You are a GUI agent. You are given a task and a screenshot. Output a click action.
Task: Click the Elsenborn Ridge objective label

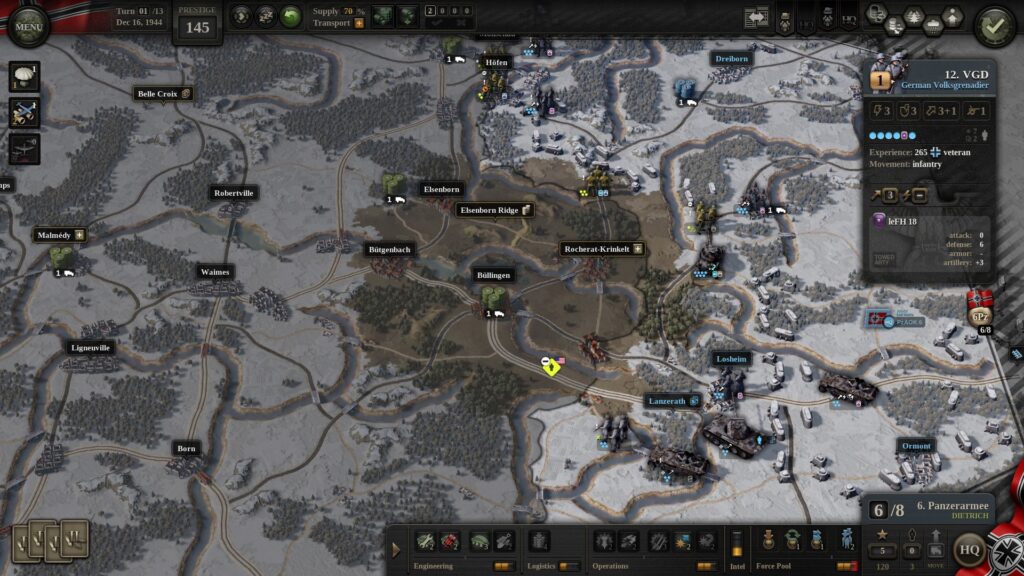click(494, 210)
